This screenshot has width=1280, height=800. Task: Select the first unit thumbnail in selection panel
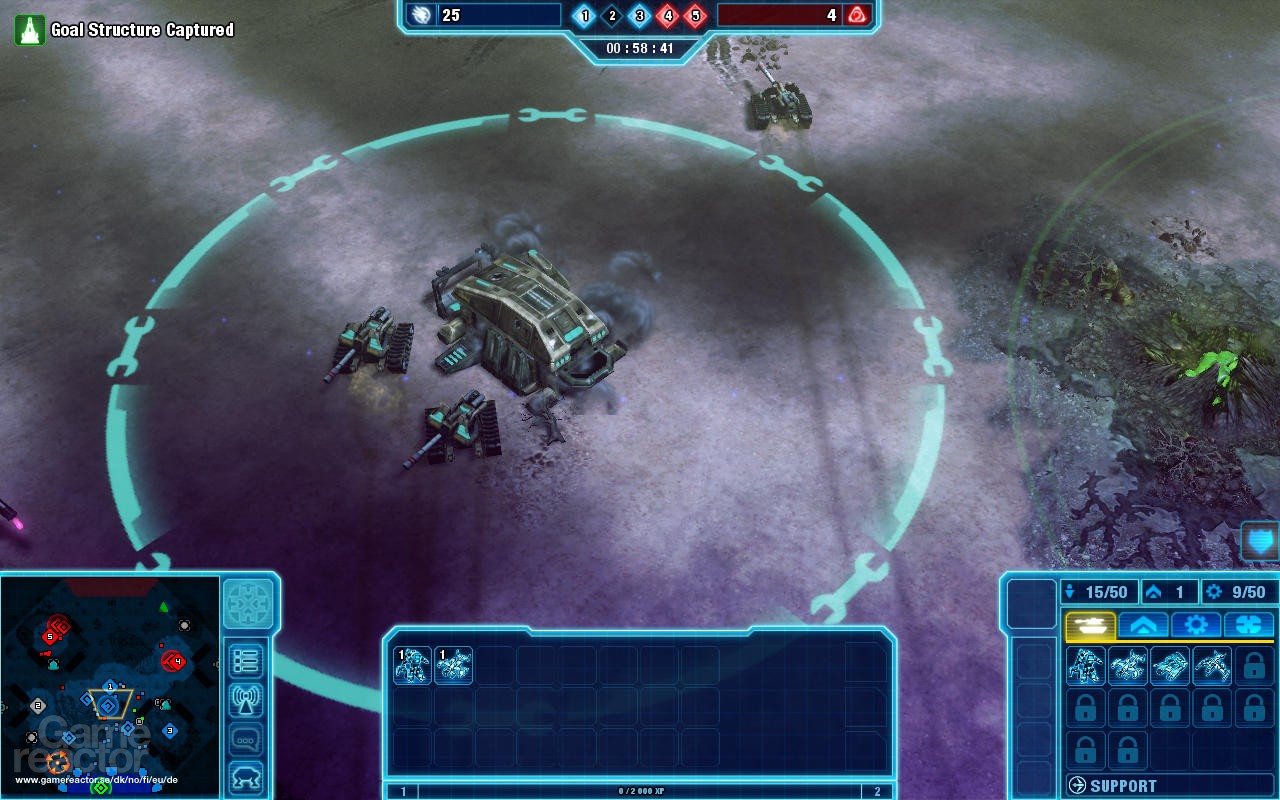414,666
